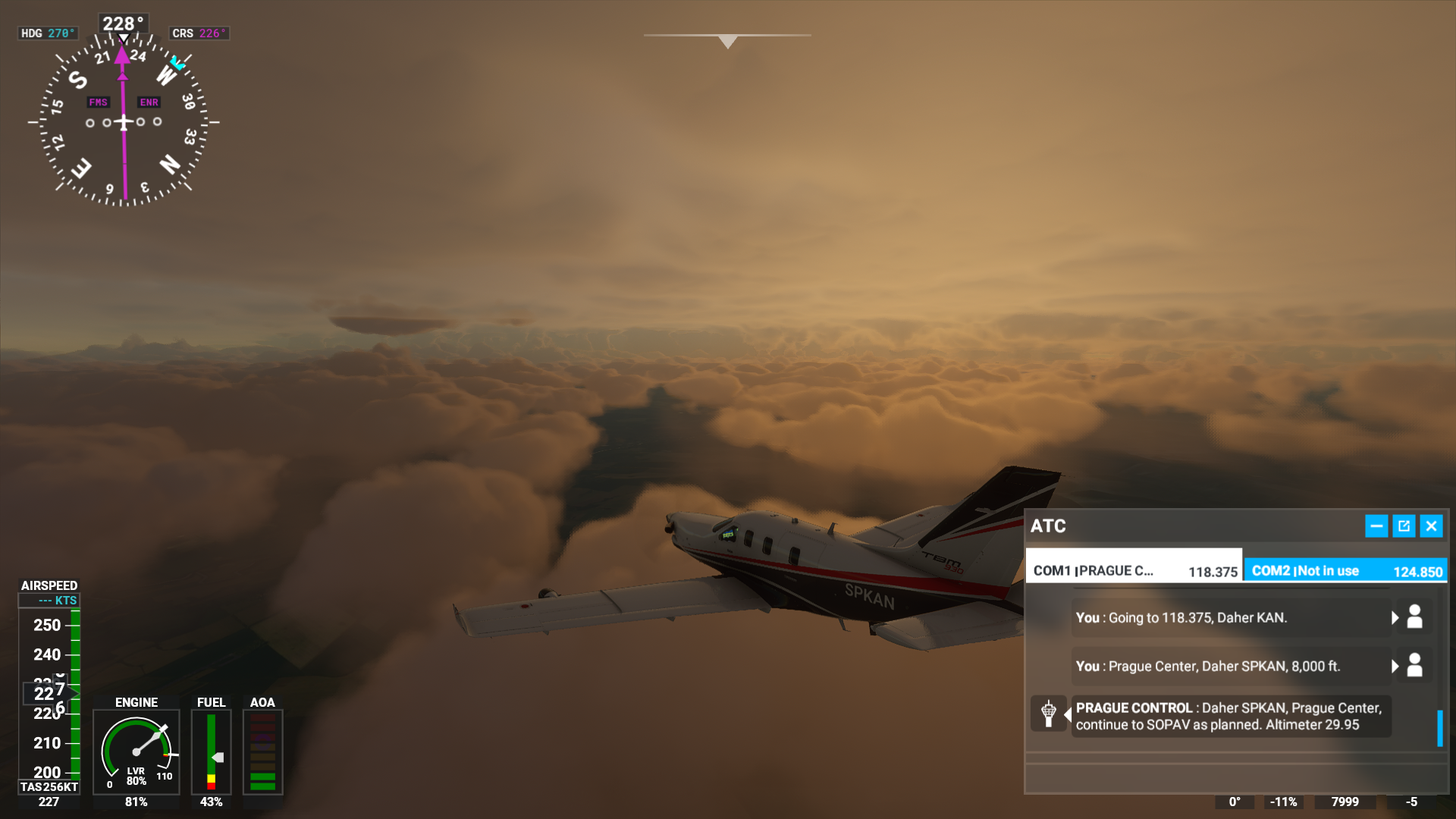
Task: Select the "Prague Center, 8,000 ft" message
Action: (x=1228, y=667)
